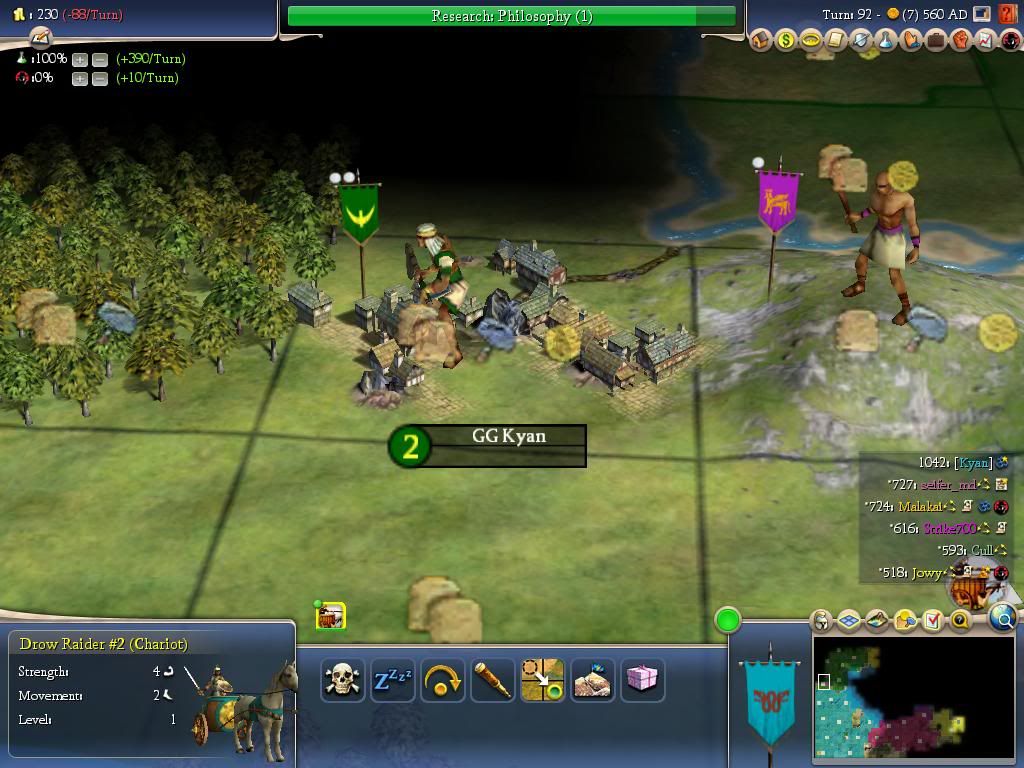Open the Foreign Advisor briefcase icon
Screen dimensions: 1024x768
click(x=935, y=41)
